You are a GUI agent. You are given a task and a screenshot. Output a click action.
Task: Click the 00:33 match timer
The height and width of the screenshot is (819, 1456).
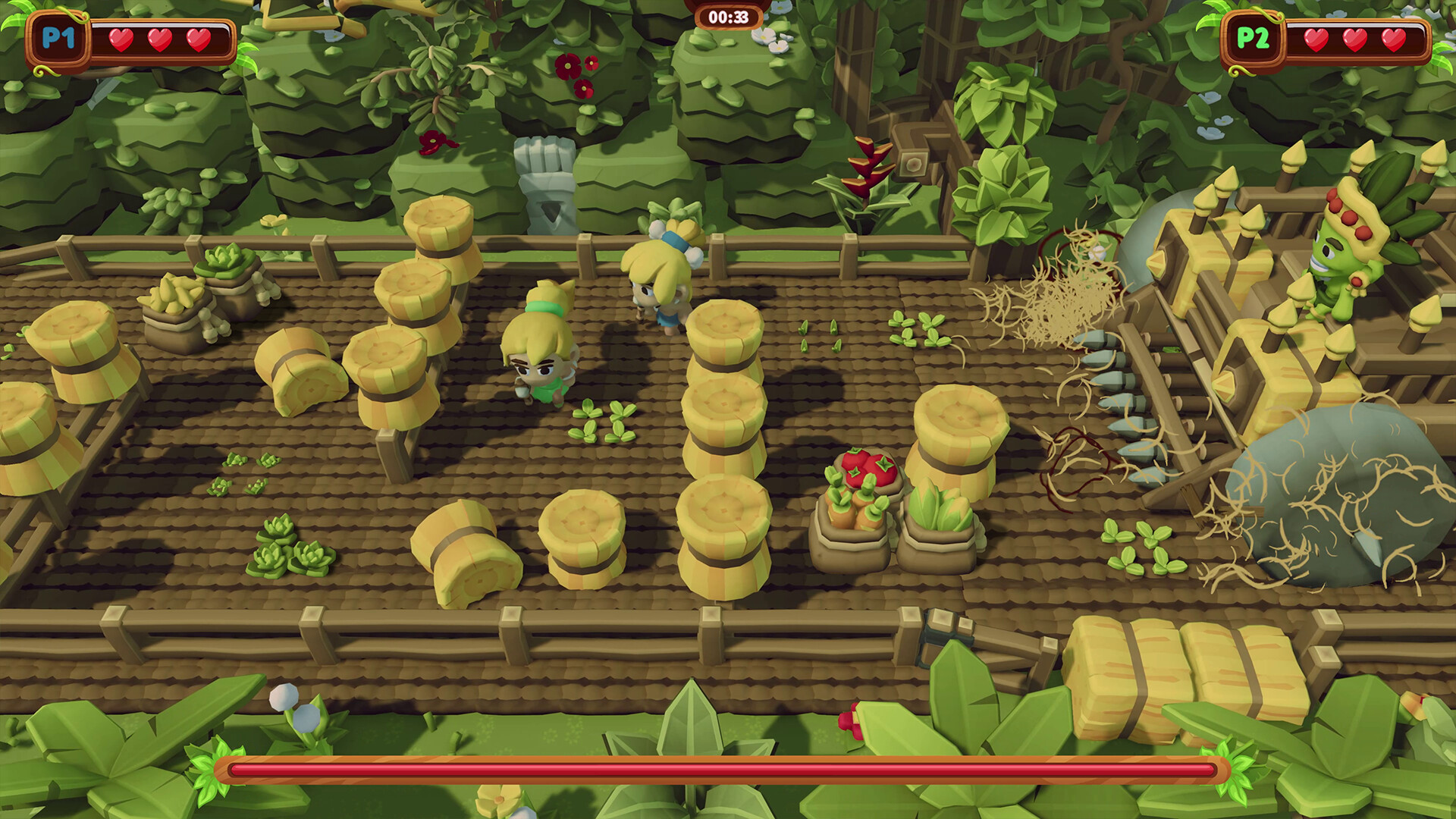726,17
